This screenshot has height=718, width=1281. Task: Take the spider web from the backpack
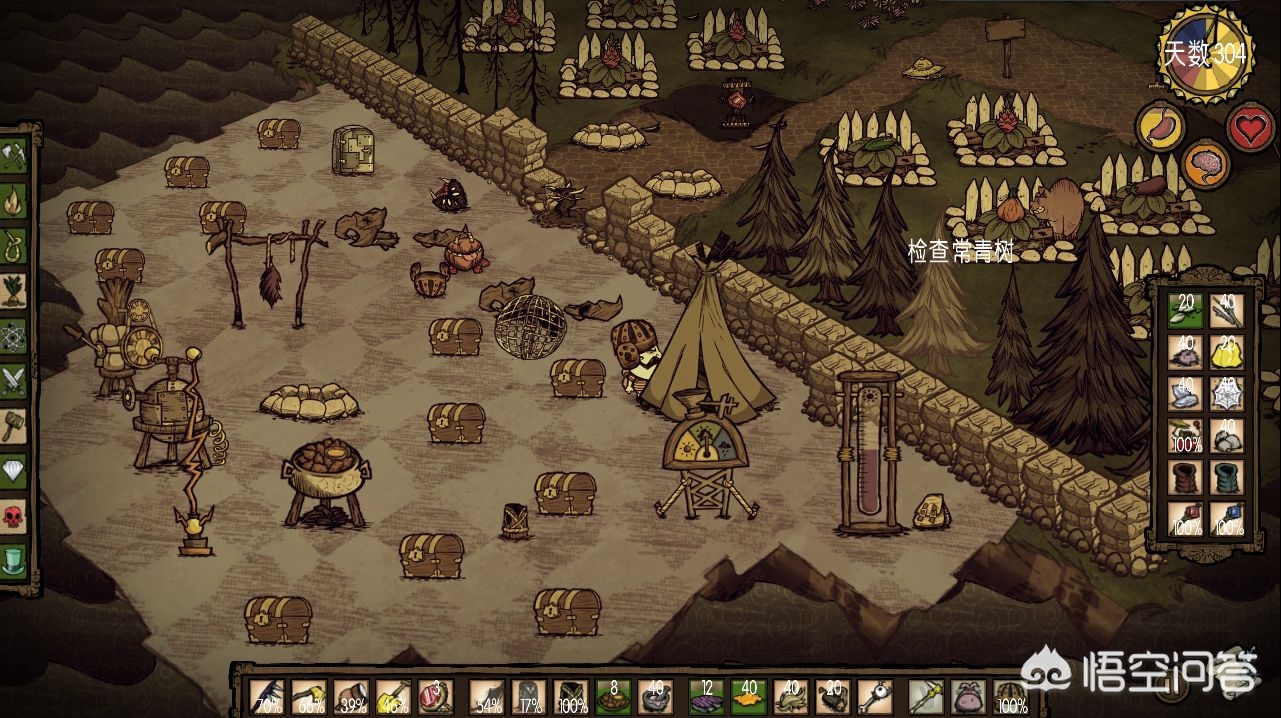1227,394
